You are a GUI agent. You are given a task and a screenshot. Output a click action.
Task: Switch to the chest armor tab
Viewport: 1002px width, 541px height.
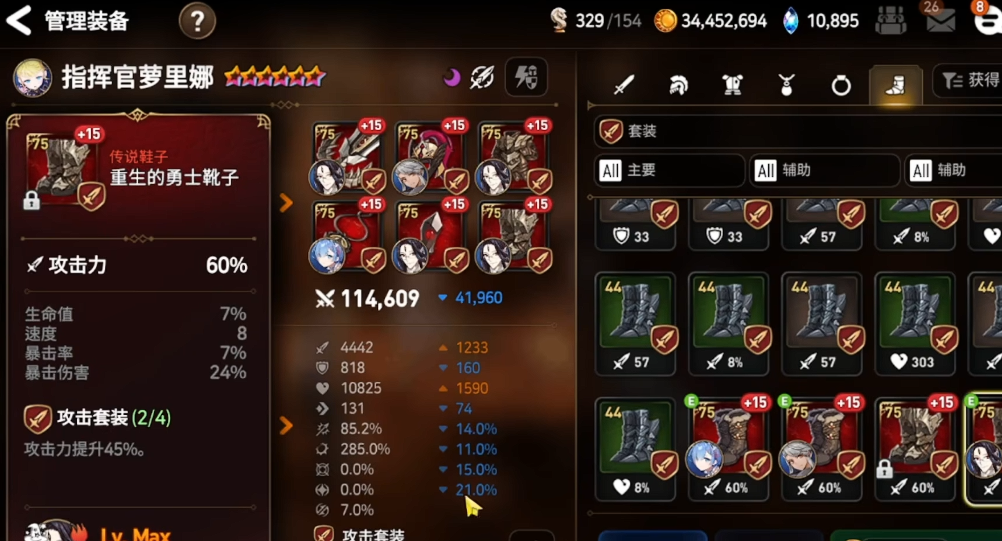(732, 85)
